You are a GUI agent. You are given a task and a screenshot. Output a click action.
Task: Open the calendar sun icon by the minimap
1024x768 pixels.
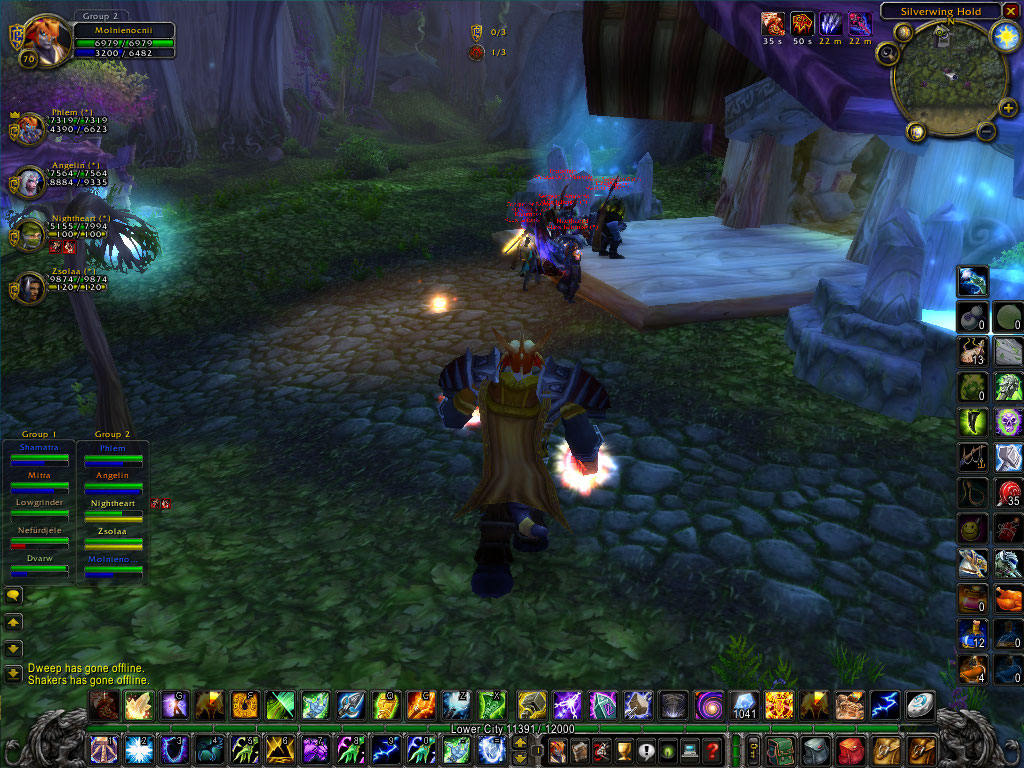[1004, 37]
